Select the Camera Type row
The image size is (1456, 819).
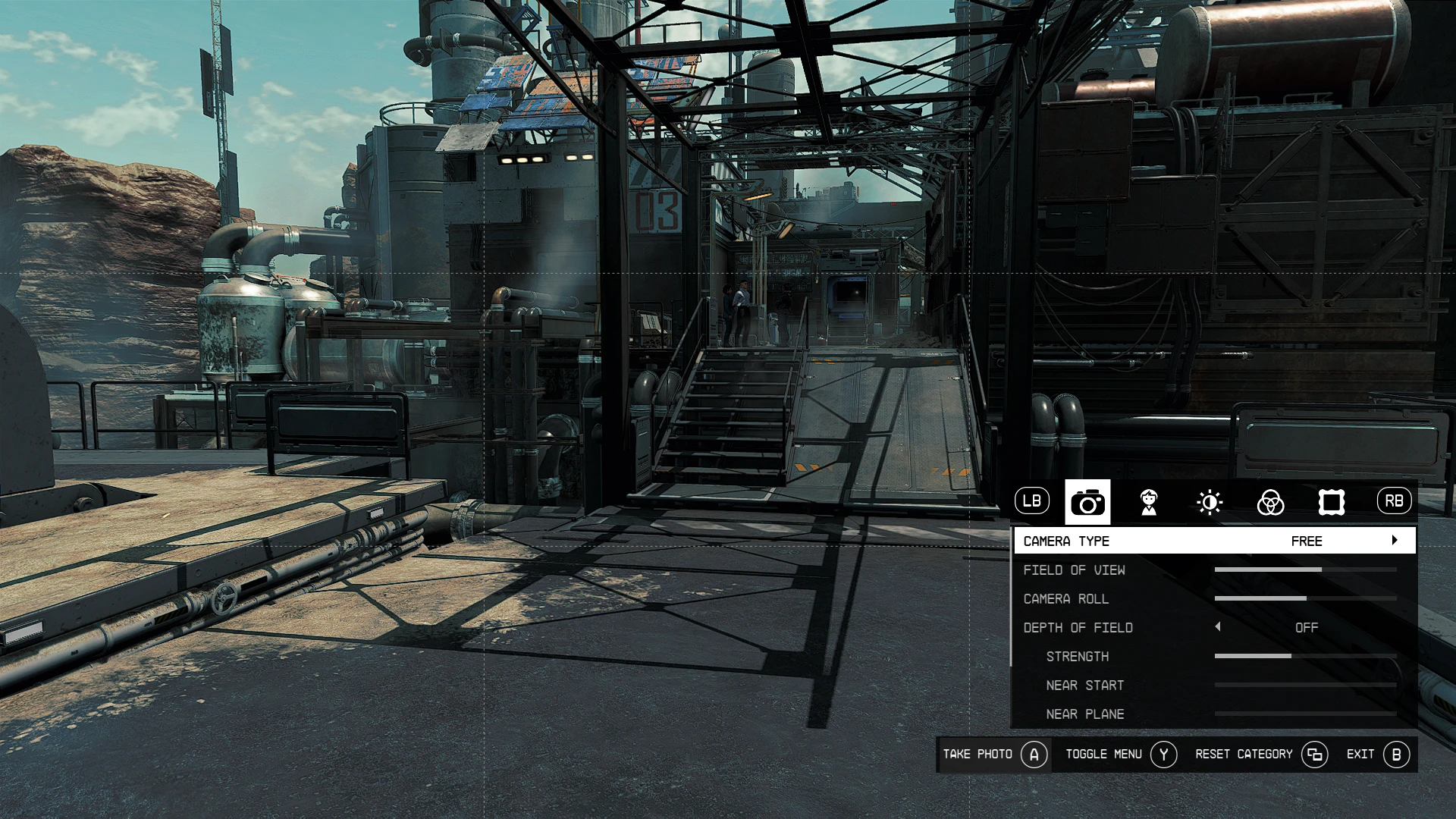(x=1213, y=541)
